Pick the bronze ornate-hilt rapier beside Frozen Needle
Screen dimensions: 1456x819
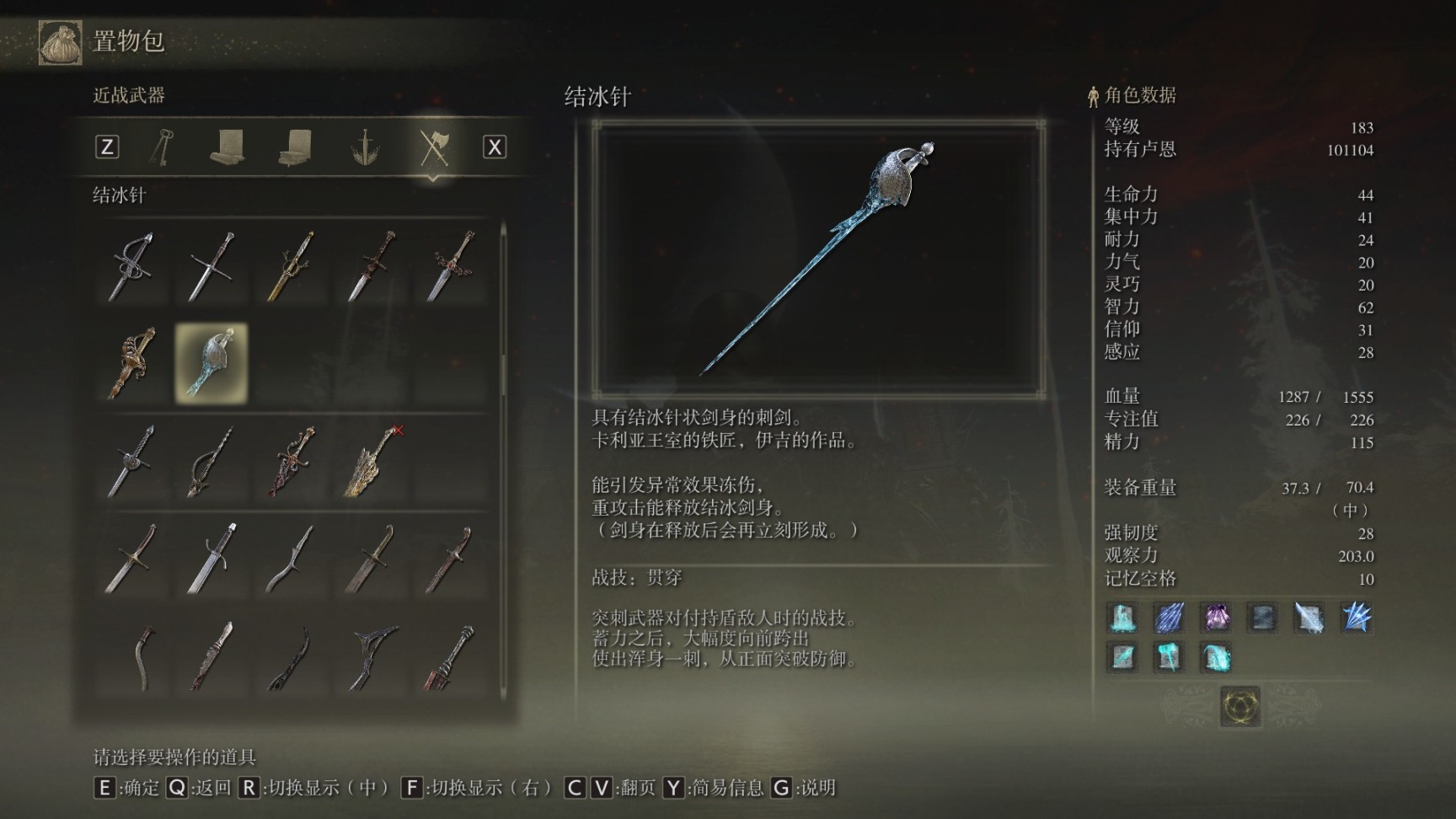132,363
